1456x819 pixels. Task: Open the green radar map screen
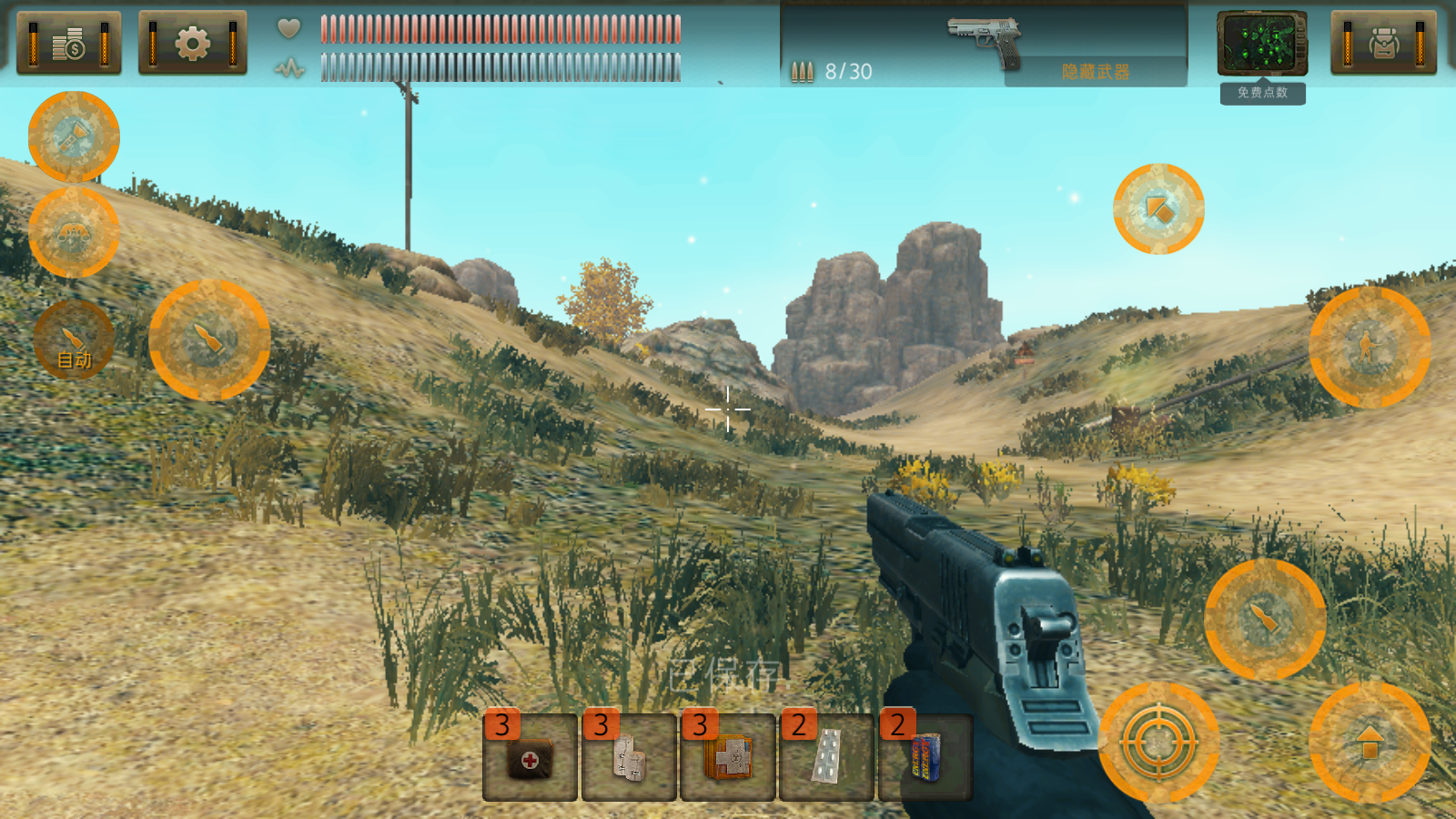tap(1262, 44)
